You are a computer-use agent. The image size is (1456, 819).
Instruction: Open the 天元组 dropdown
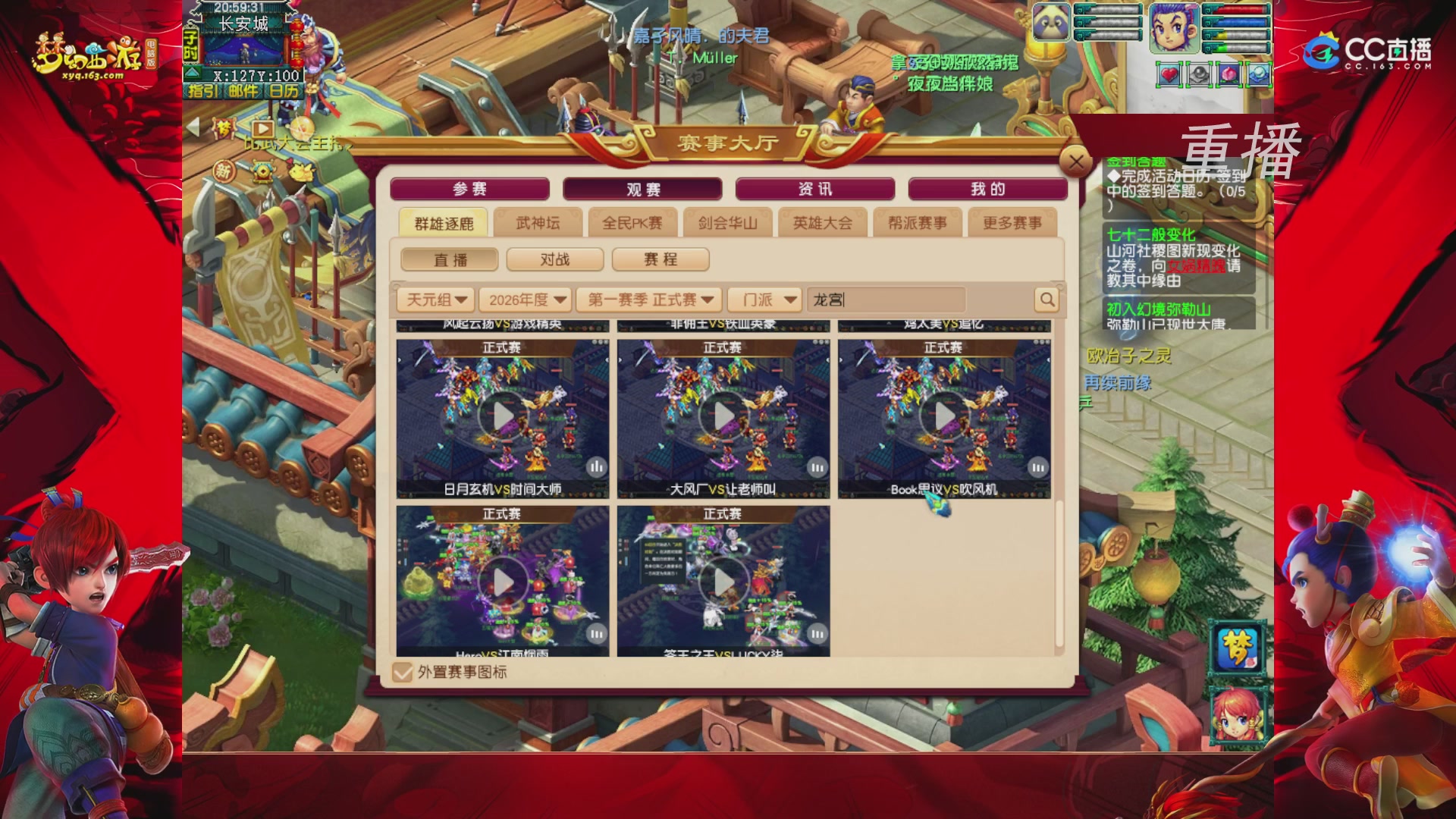pos(435,300)
